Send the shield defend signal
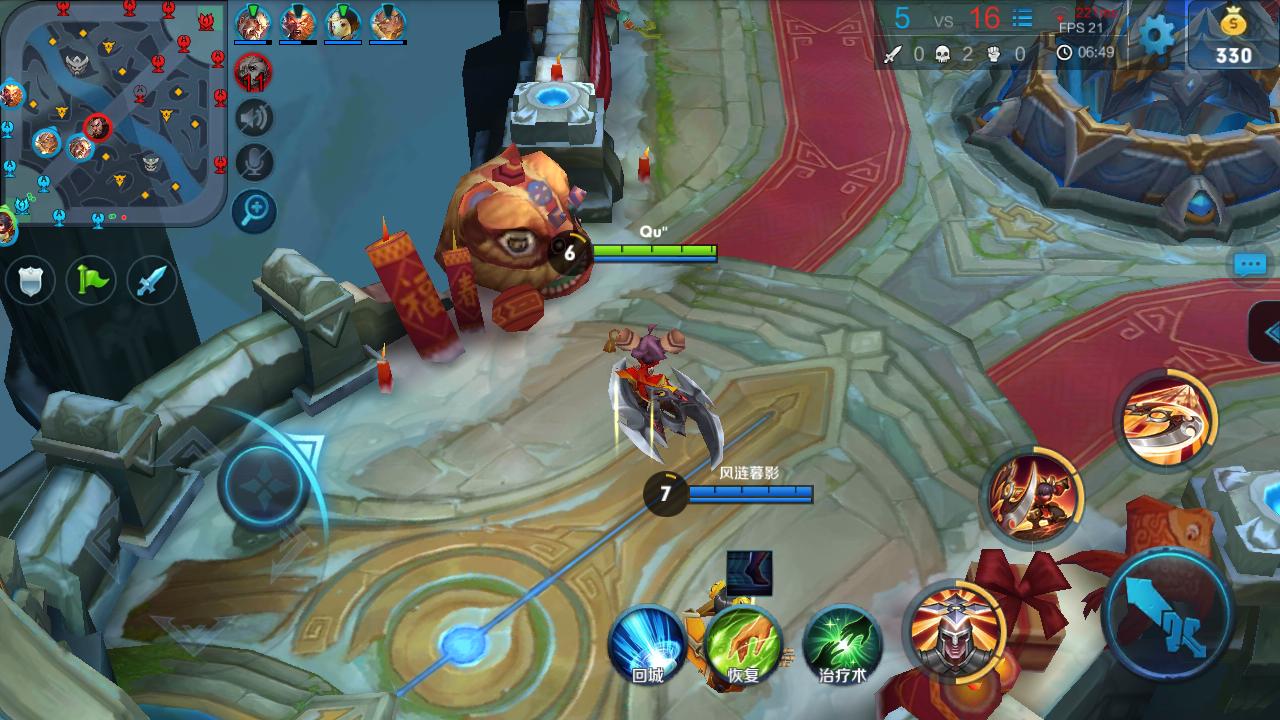 pyautogui.click(x=30, y=282)
